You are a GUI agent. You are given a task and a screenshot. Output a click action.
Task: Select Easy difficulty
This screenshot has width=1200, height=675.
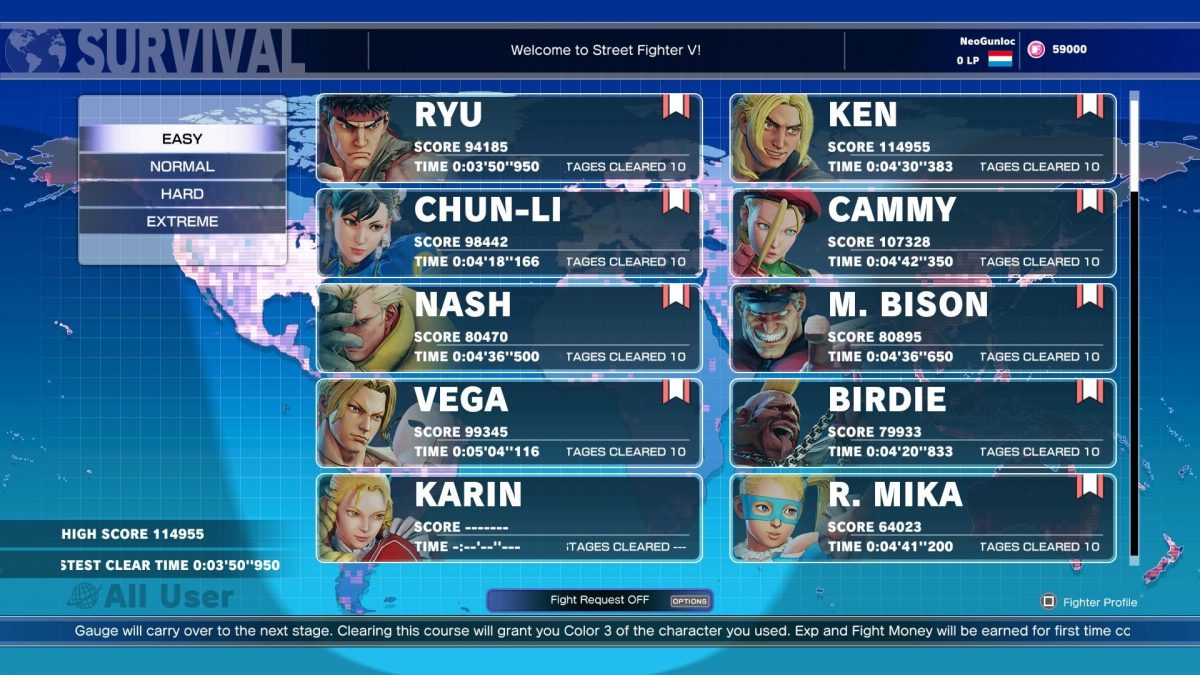pos(182,139)
